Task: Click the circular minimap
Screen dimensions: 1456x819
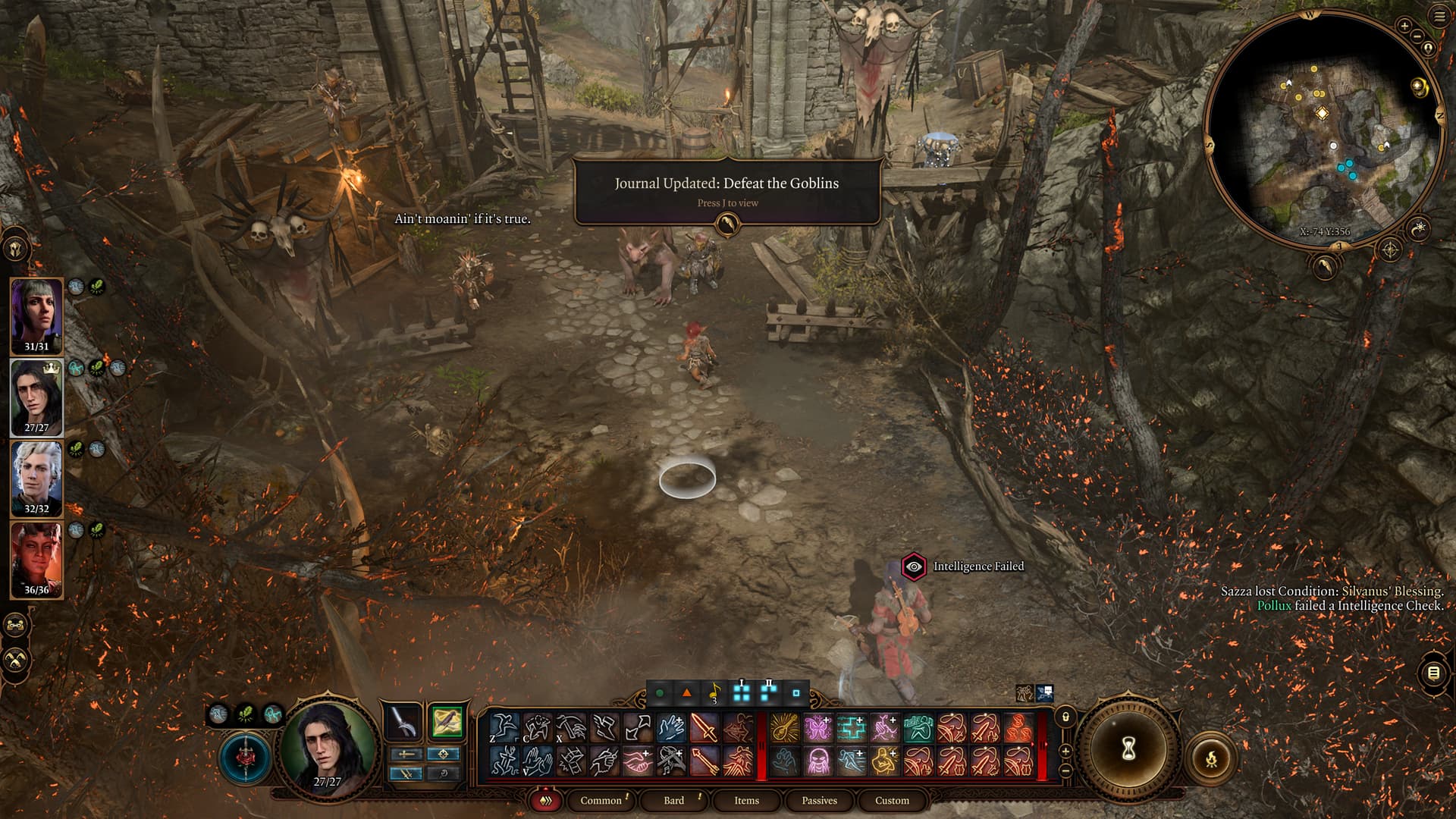Action: [x=1323, y=129]
